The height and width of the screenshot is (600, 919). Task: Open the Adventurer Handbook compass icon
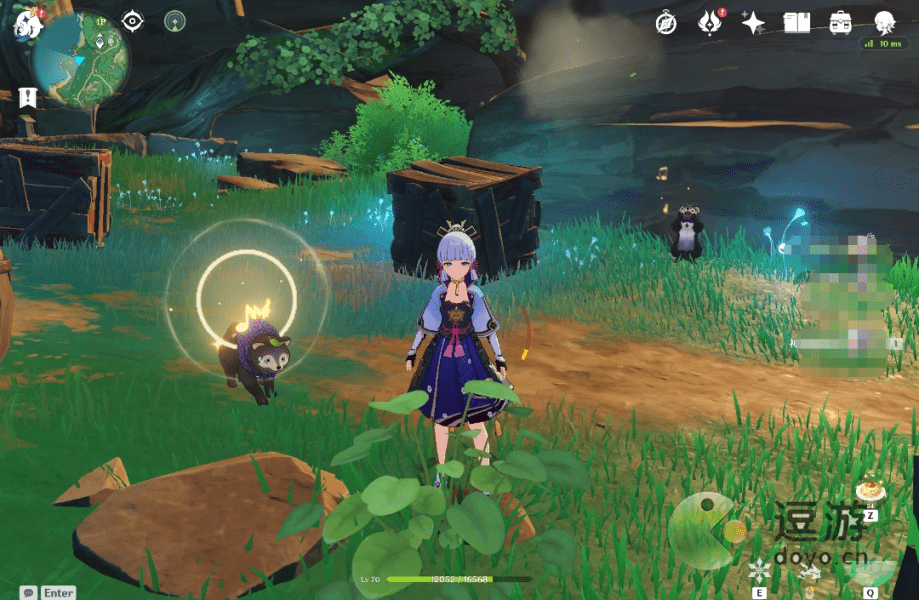[667, 22]
